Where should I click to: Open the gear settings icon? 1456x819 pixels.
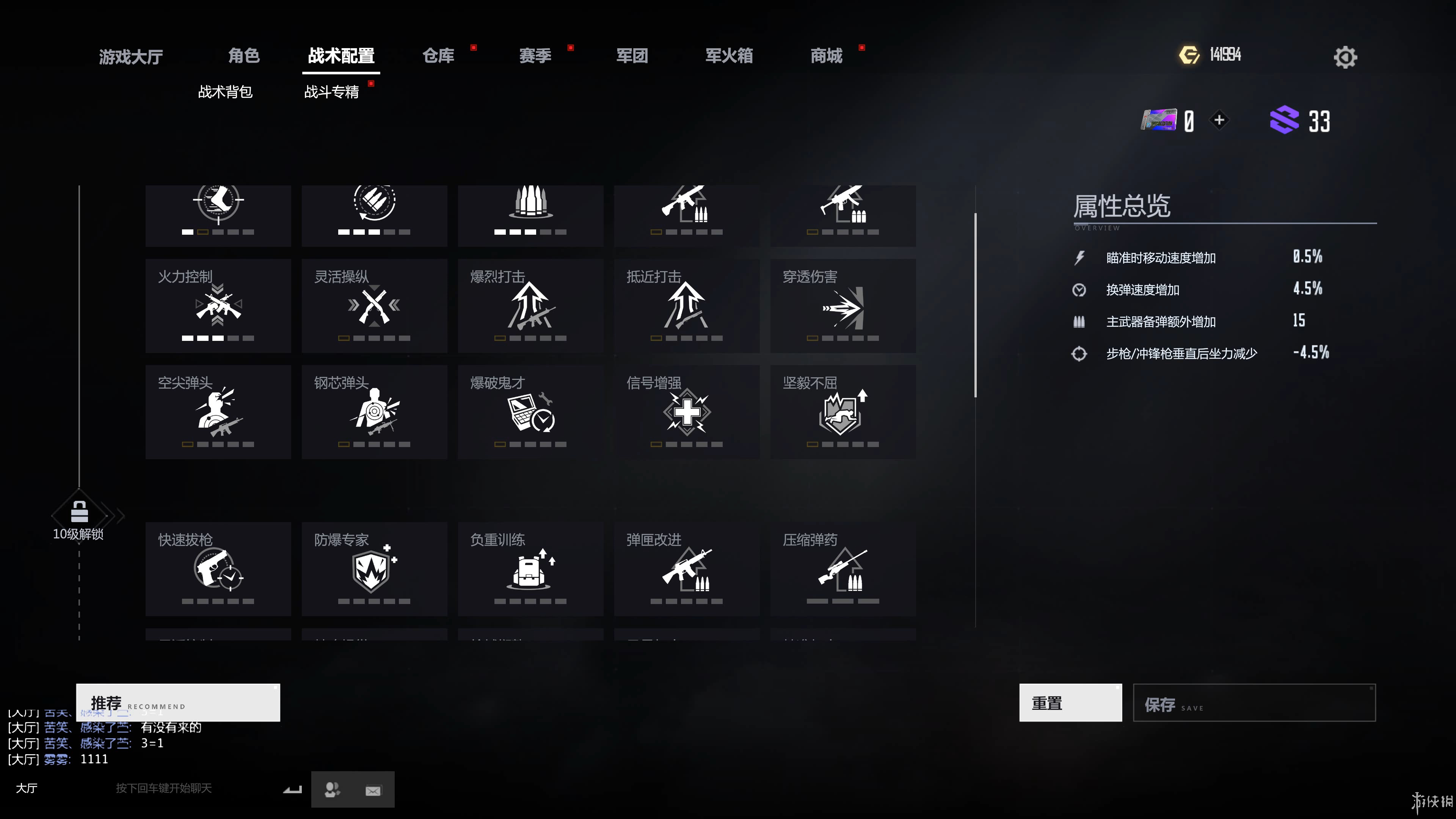1345,56
